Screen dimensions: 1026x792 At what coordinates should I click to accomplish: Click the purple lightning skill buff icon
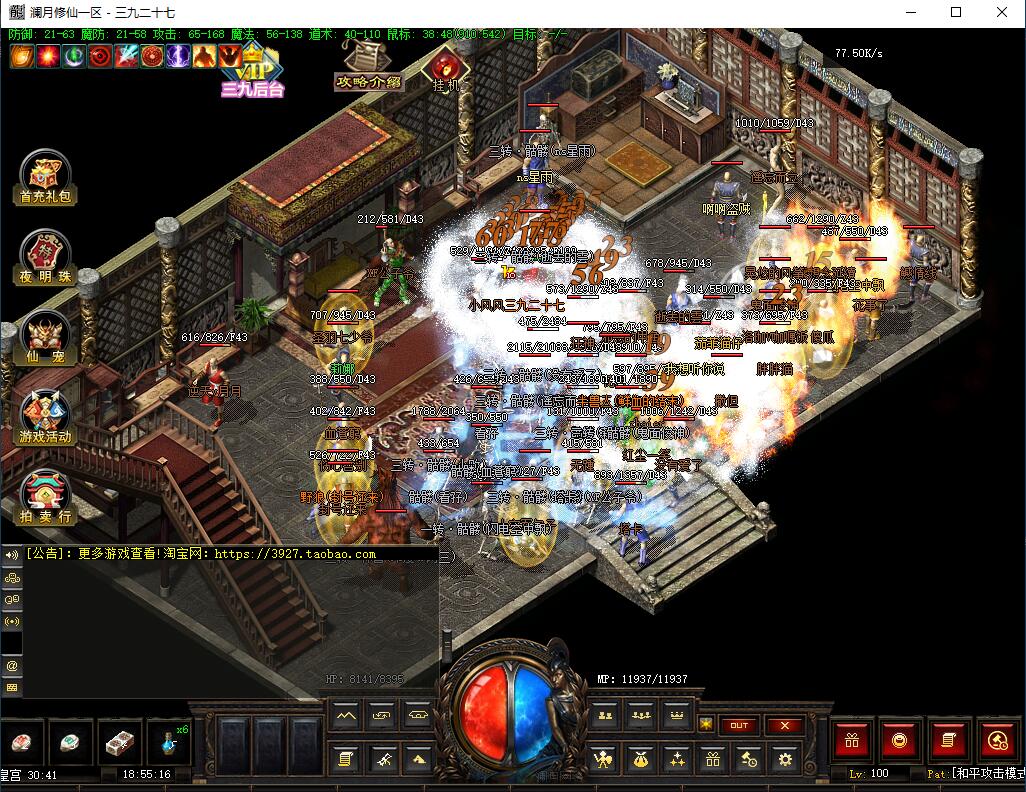178,56
